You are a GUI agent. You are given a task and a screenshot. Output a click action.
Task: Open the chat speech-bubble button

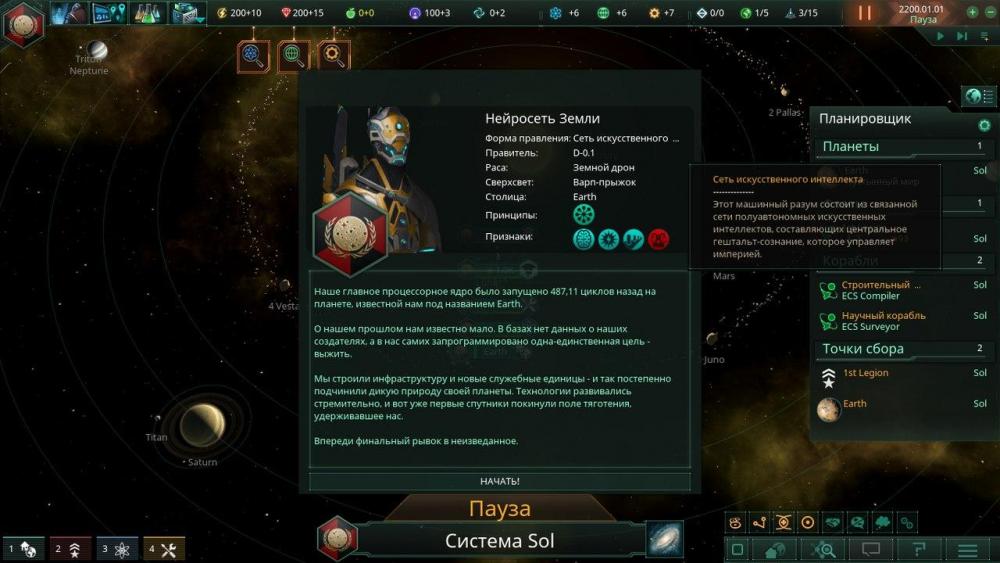(x=870, y=549)
